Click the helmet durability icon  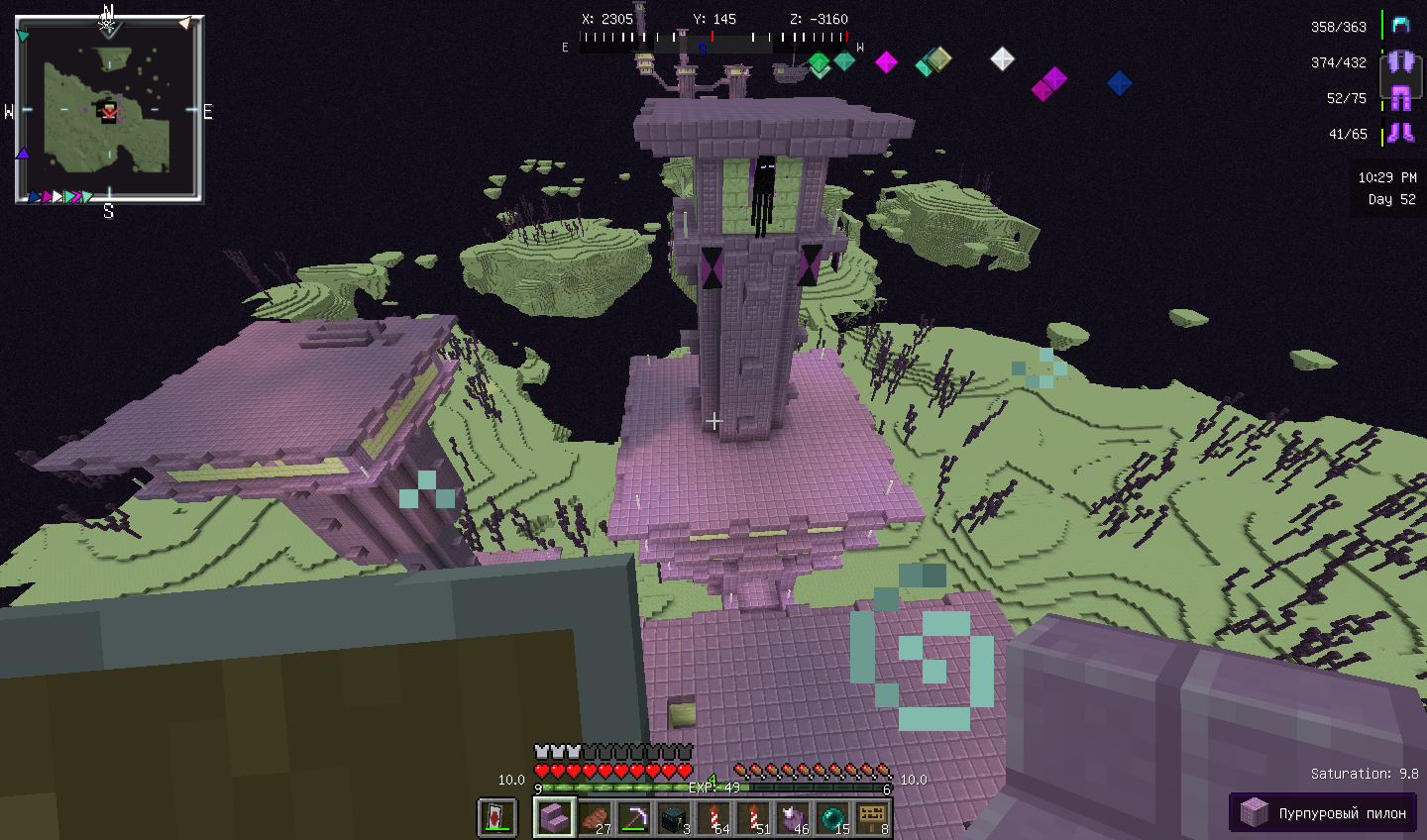coord(1400,26)
